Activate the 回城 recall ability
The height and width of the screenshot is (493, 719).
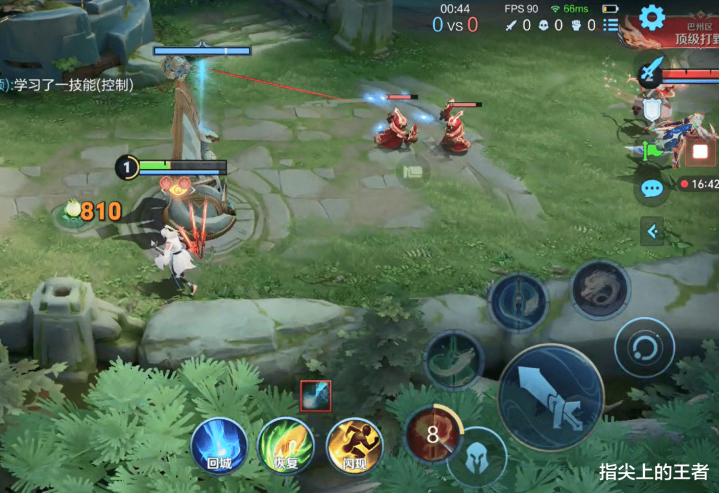[x=219, y=444]
